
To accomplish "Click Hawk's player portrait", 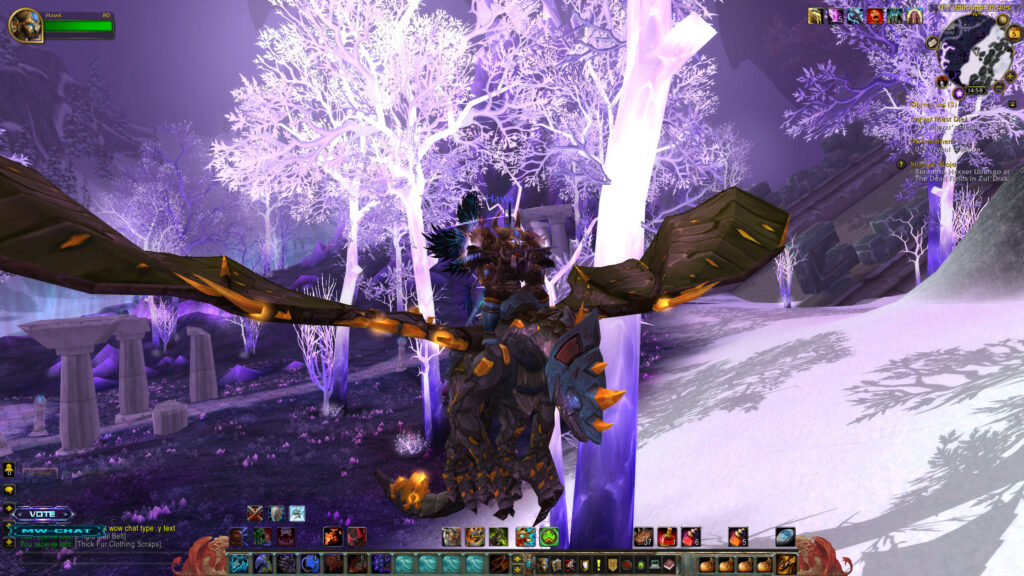I will coord(24,24).
